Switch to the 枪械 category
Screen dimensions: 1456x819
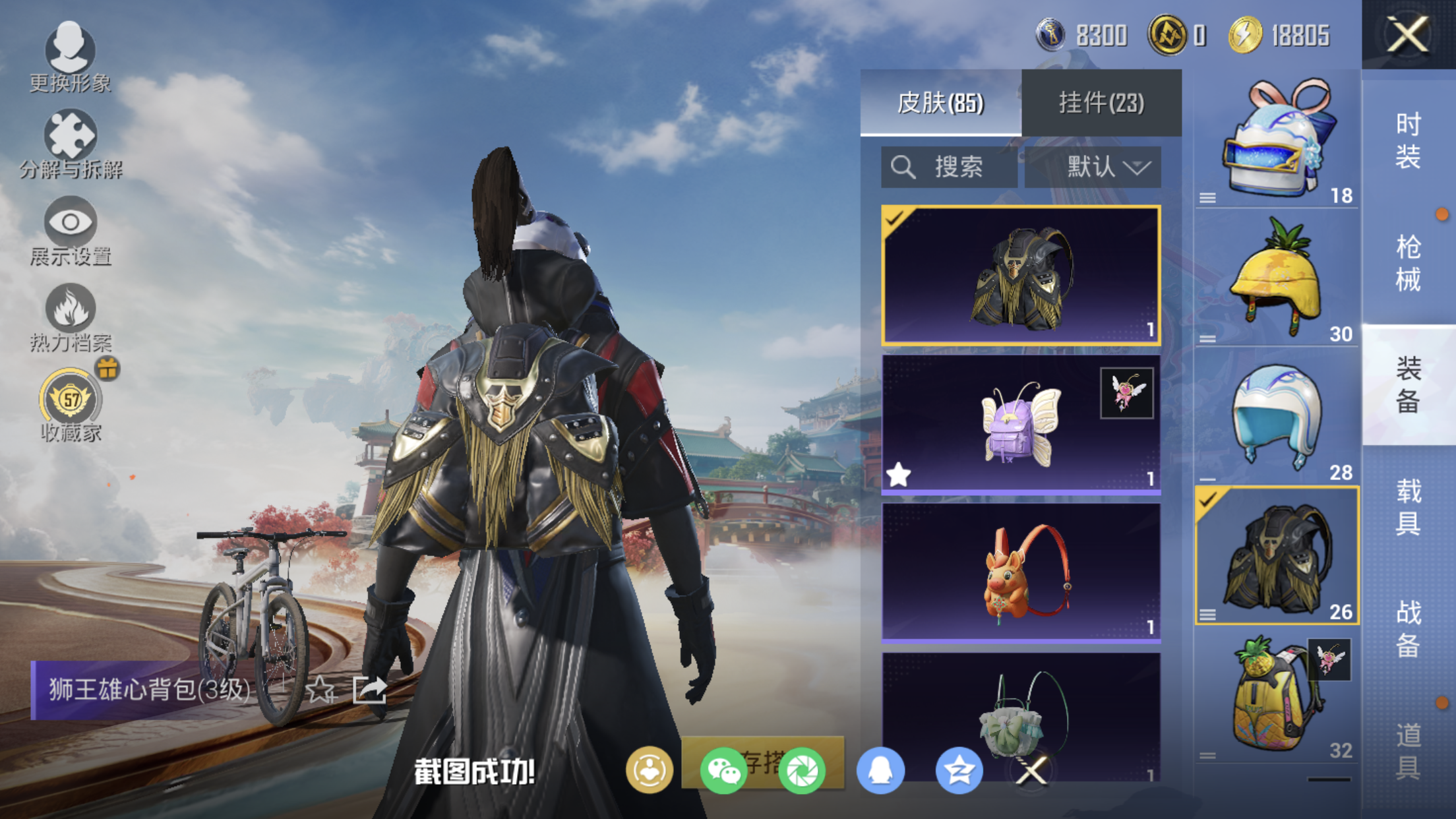click(1408, 263)
